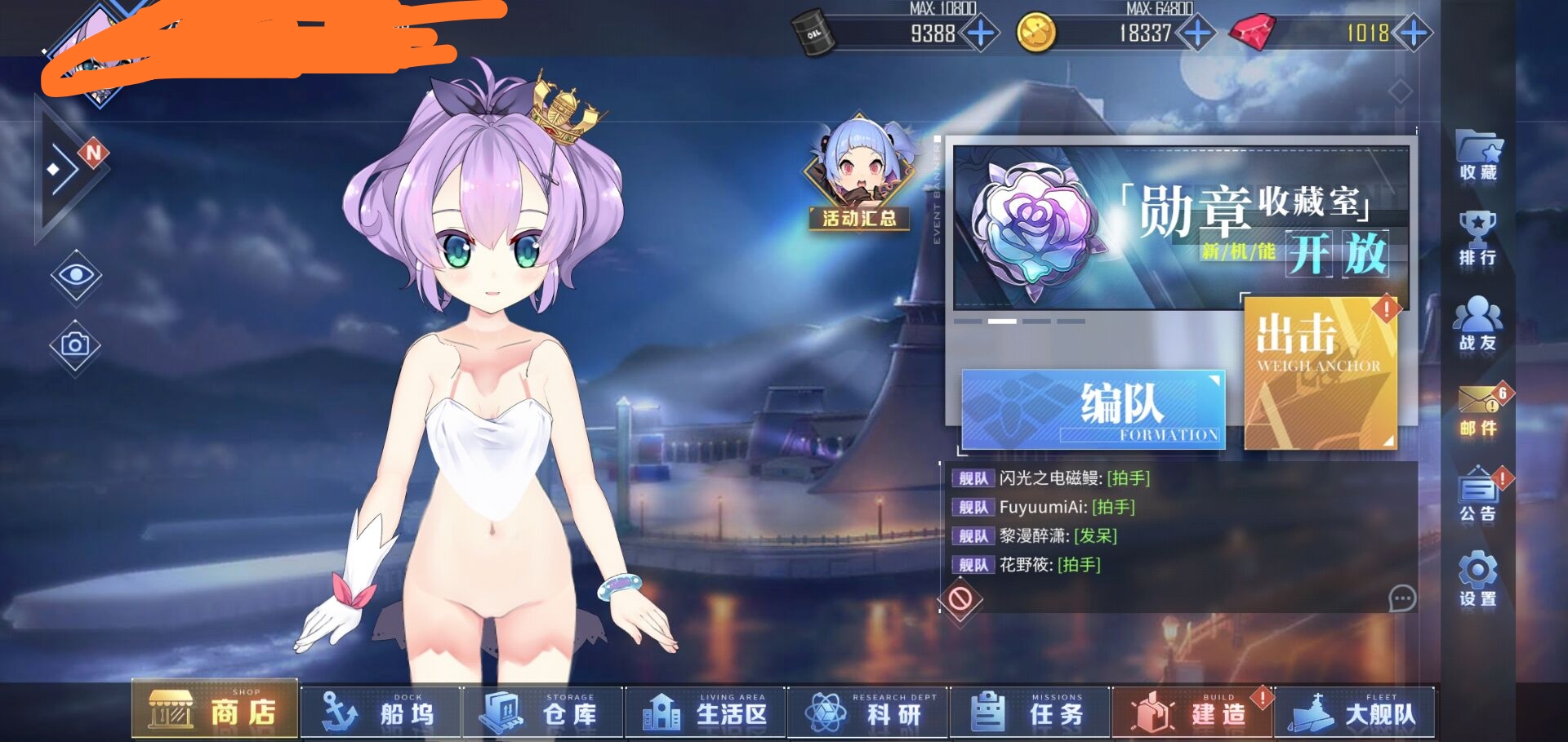Open the 科研 research department
Image resolution: width=1568 pixels, height=742 pixels.
(x=867, y=713)
